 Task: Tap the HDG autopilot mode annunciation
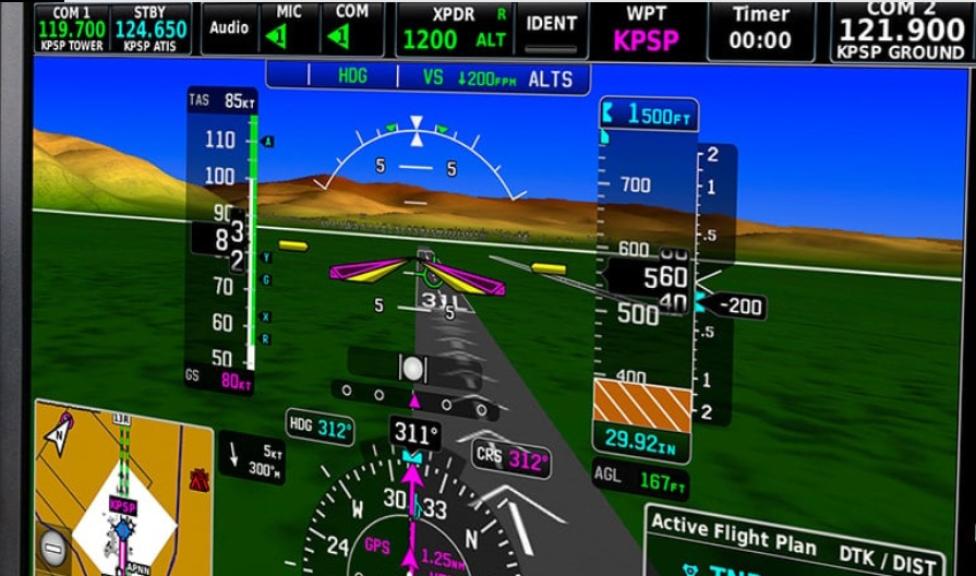(352, 76)
